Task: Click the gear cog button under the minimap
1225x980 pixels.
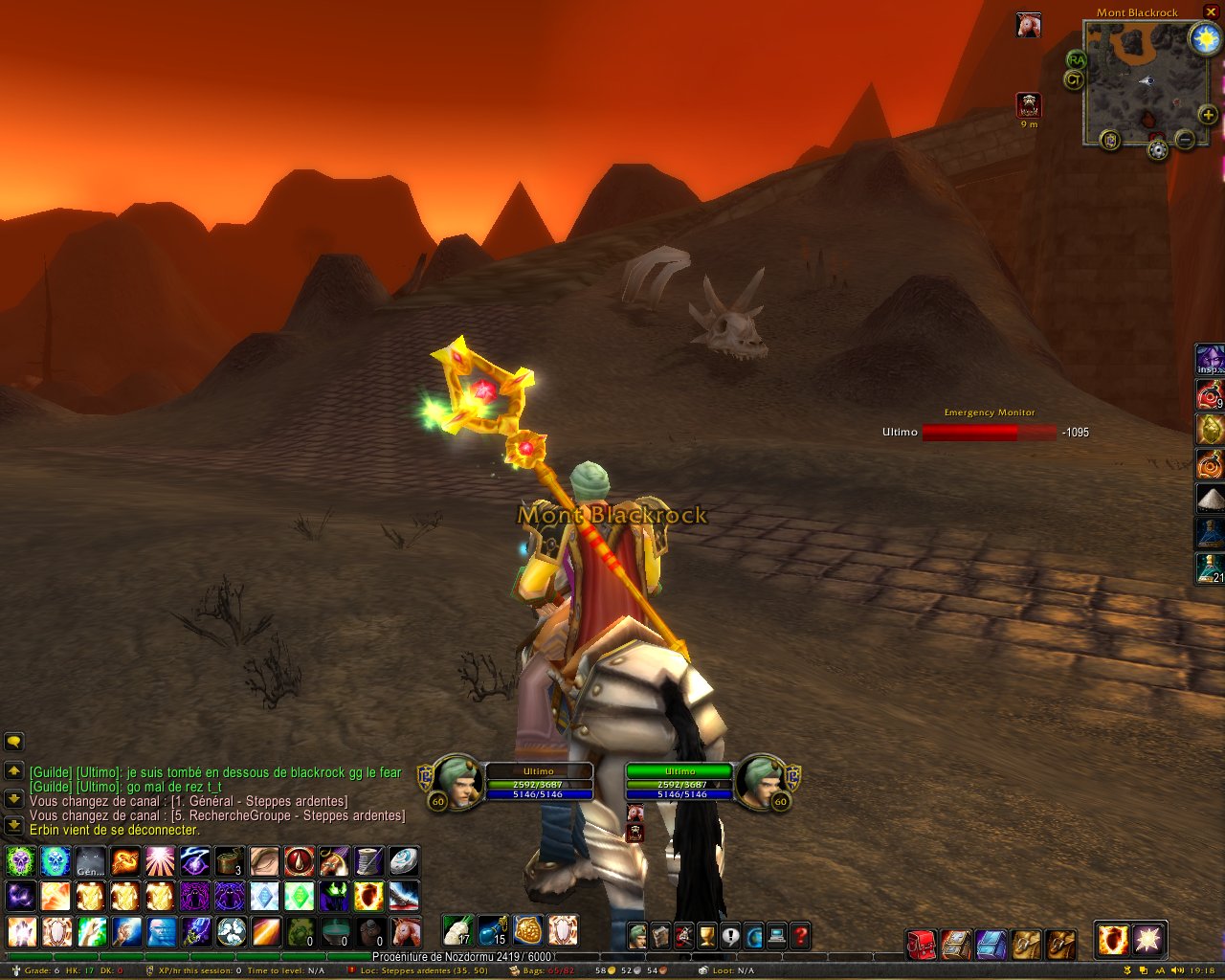Action: pos(1158,150)
